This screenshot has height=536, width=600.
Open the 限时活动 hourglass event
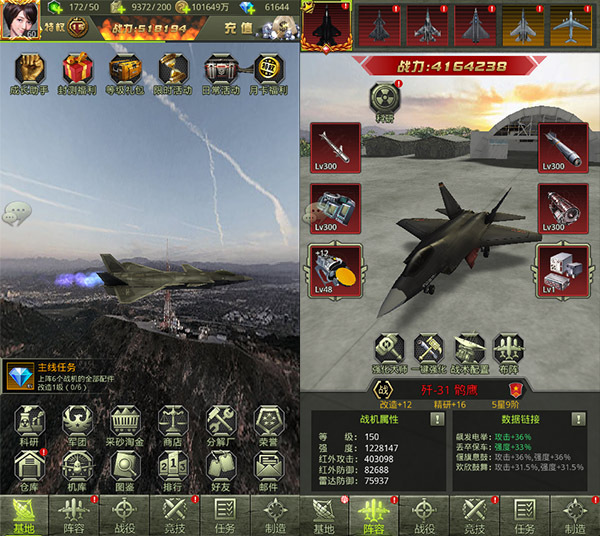173,71
